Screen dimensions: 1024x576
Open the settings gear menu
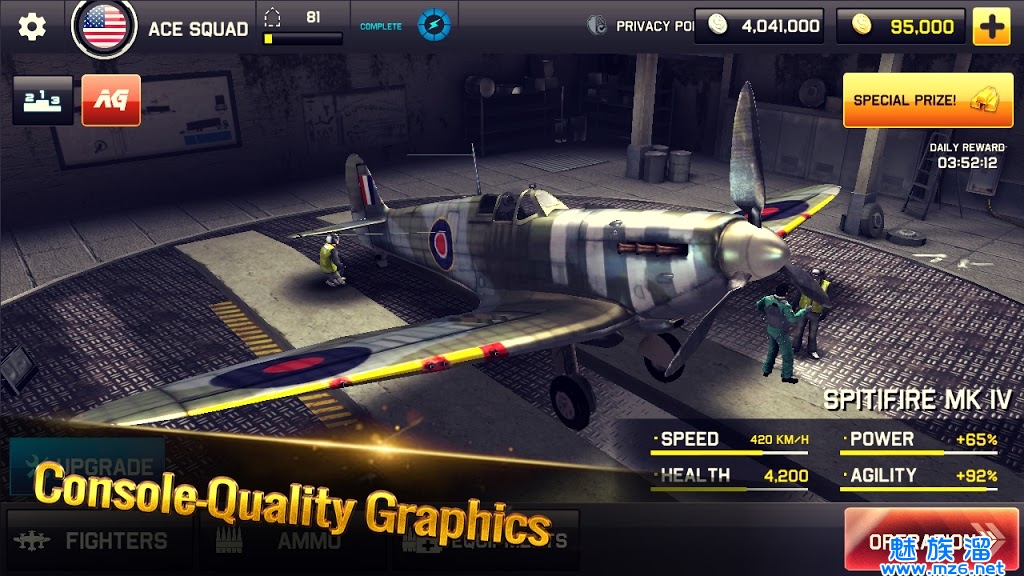point(32,27)
